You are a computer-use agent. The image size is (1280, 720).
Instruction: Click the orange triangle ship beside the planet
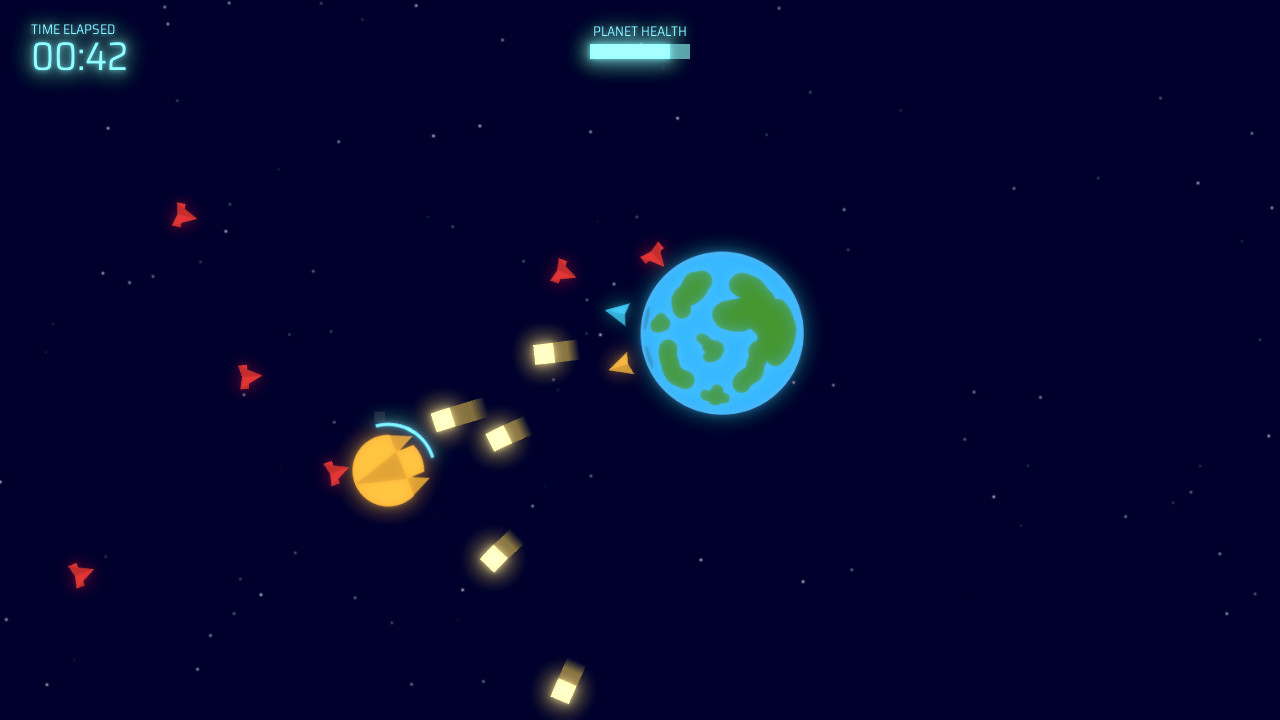coord(621,364)
